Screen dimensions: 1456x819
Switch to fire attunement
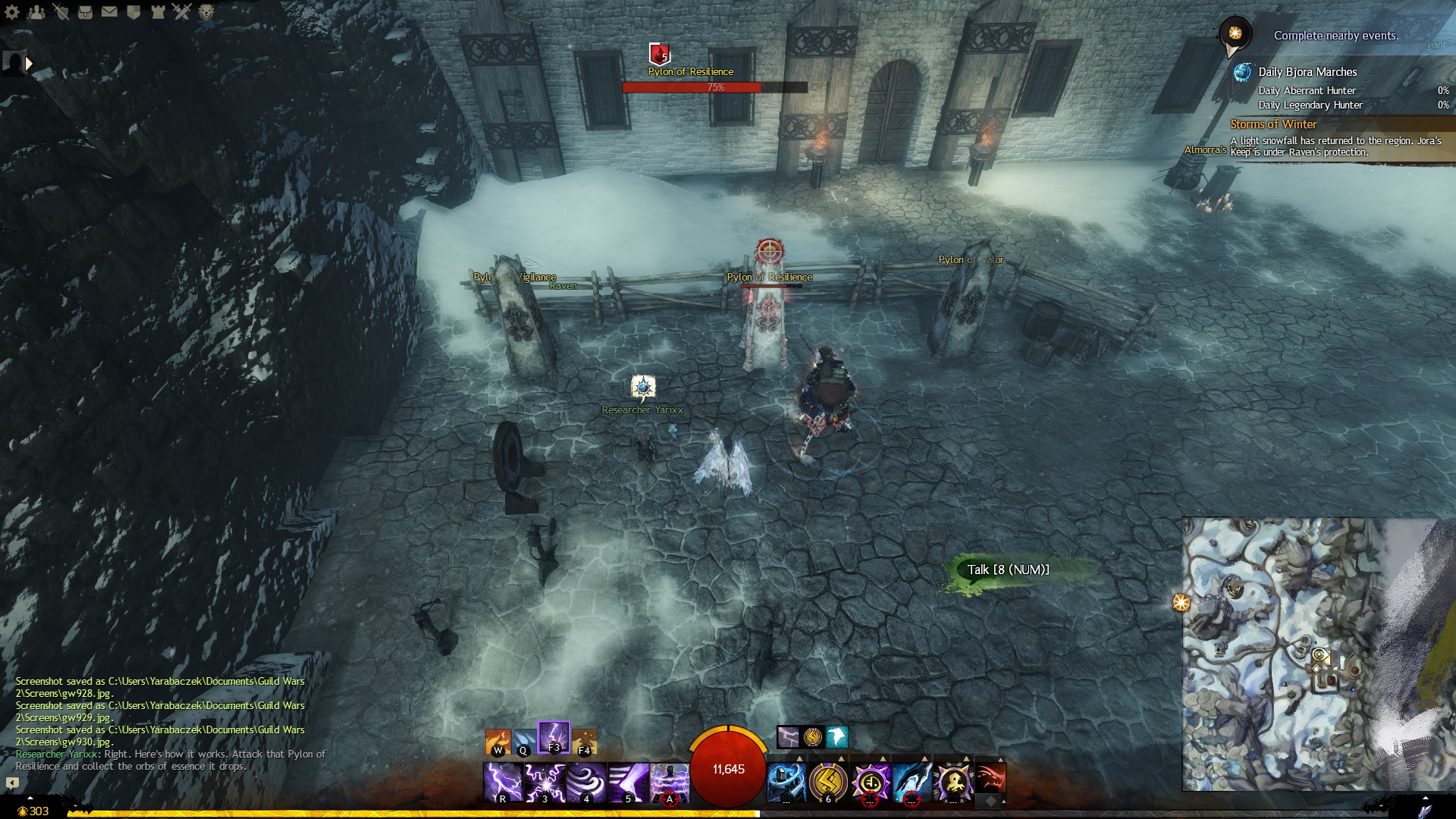pyautogui.click(x=498, y=741)
